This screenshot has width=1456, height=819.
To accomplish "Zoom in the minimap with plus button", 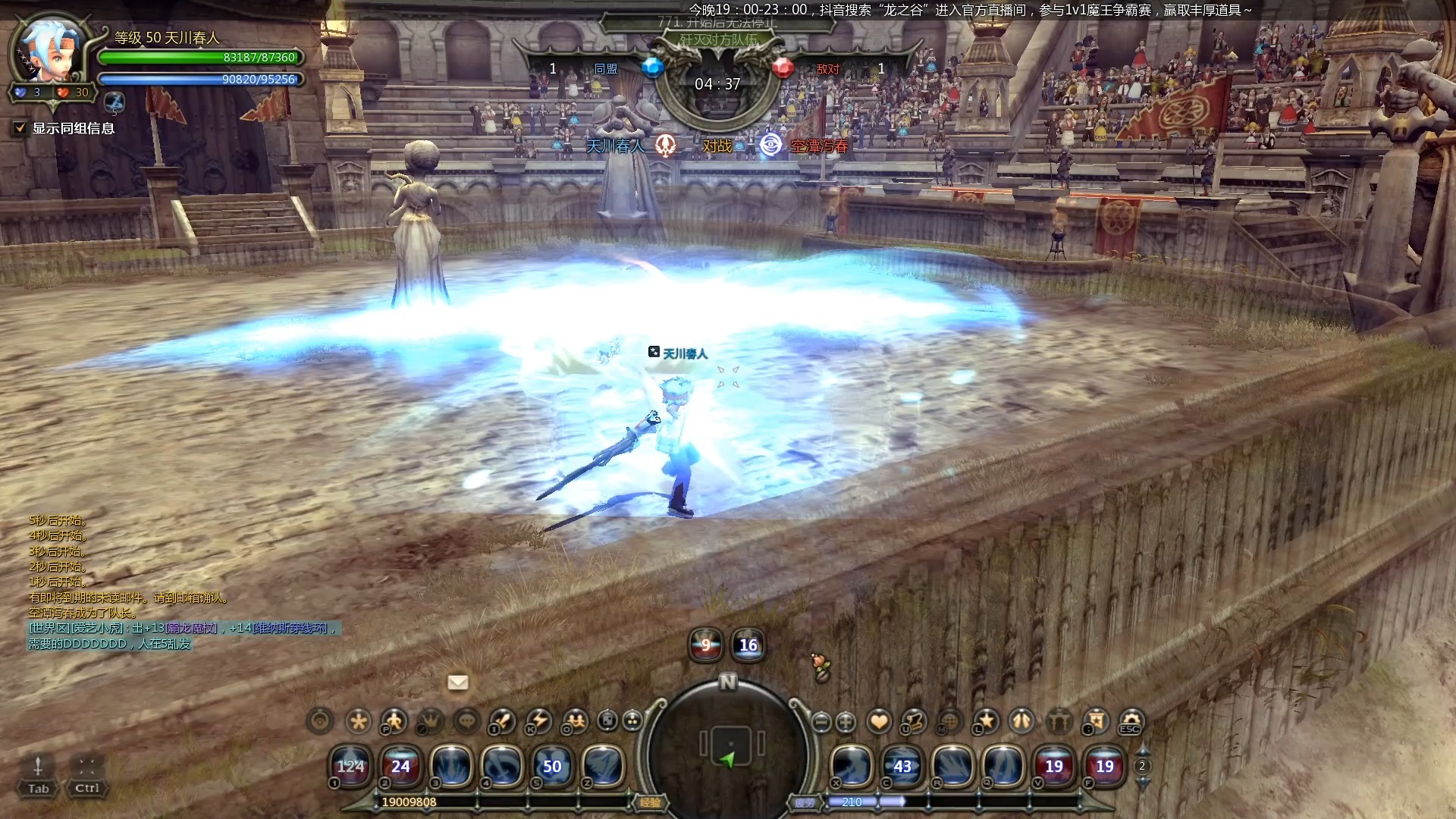I will (846, 722).
